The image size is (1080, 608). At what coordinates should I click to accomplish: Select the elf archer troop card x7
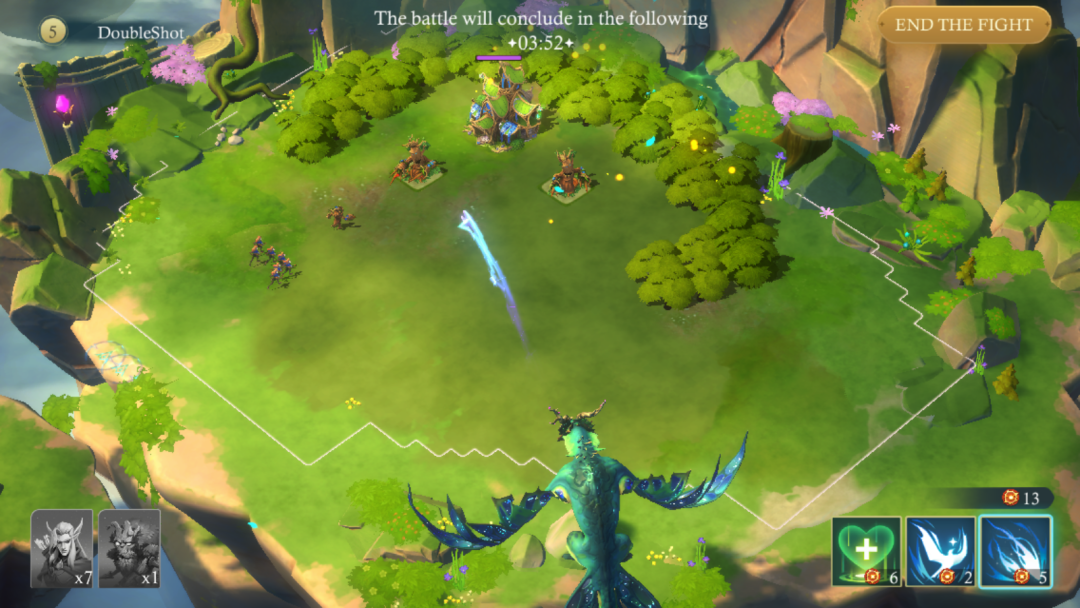[62, 548]
